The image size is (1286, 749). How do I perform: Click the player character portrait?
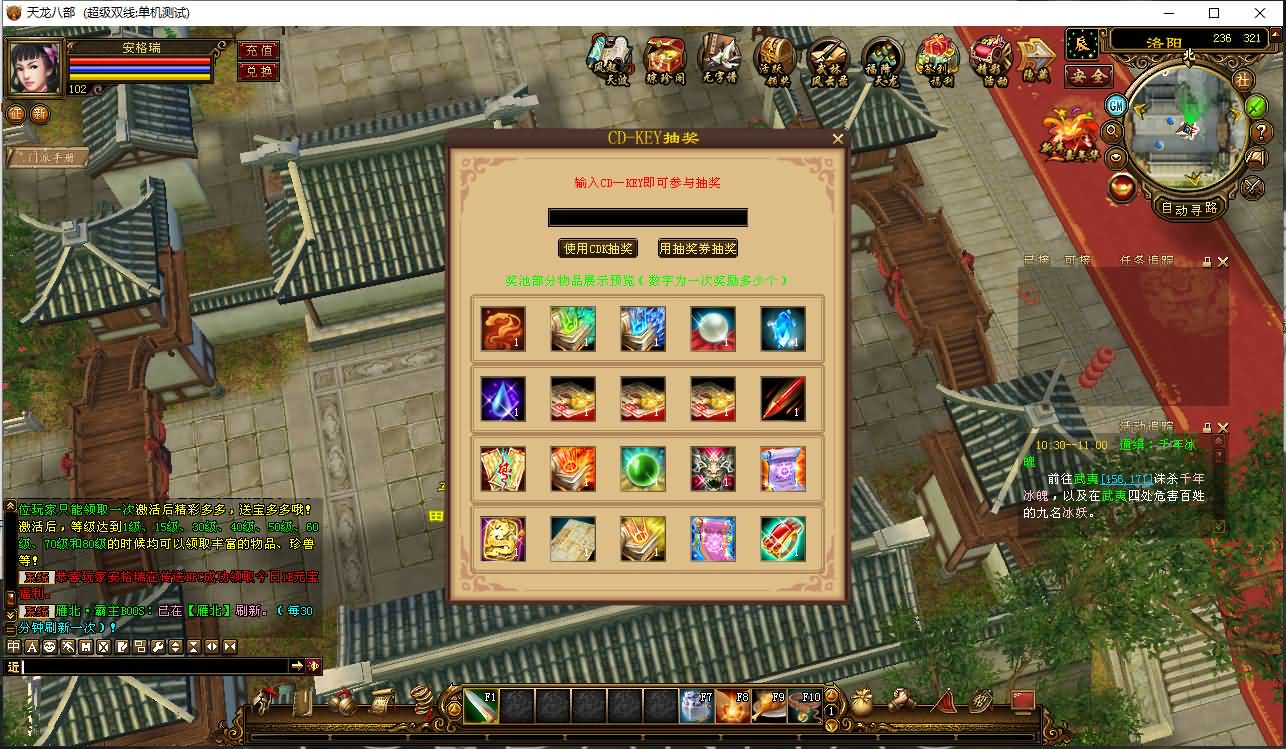click(35, 68)
